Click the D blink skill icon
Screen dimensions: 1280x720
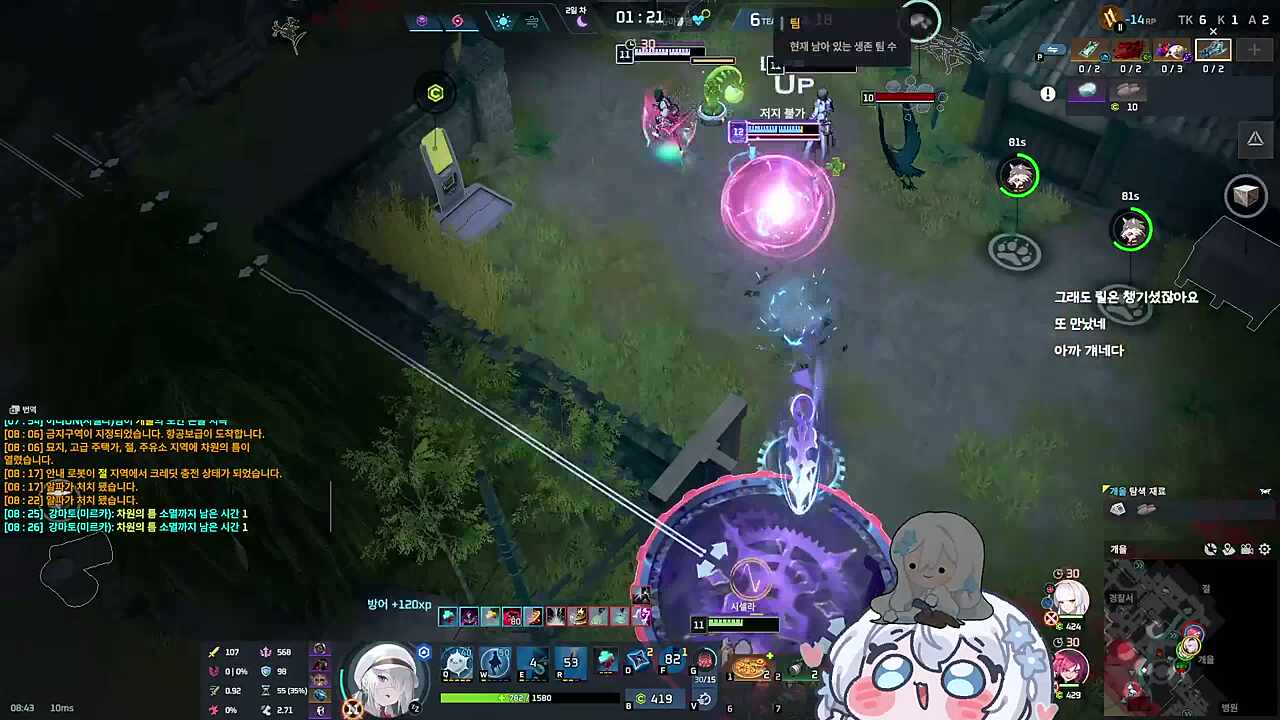tap(638, 660)
